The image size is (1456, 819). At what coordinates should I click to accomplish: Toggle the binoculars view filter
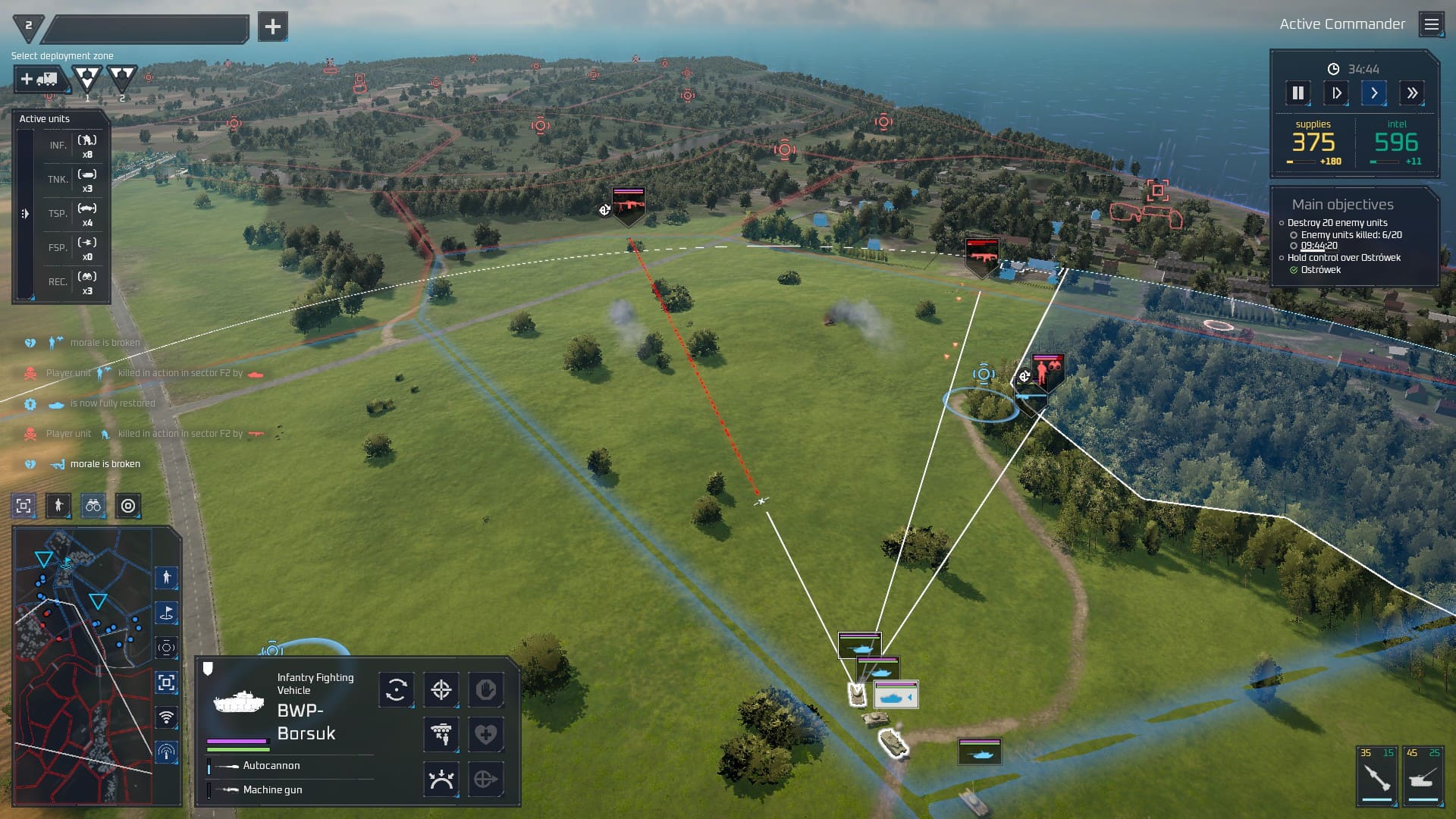coord(93,506)
